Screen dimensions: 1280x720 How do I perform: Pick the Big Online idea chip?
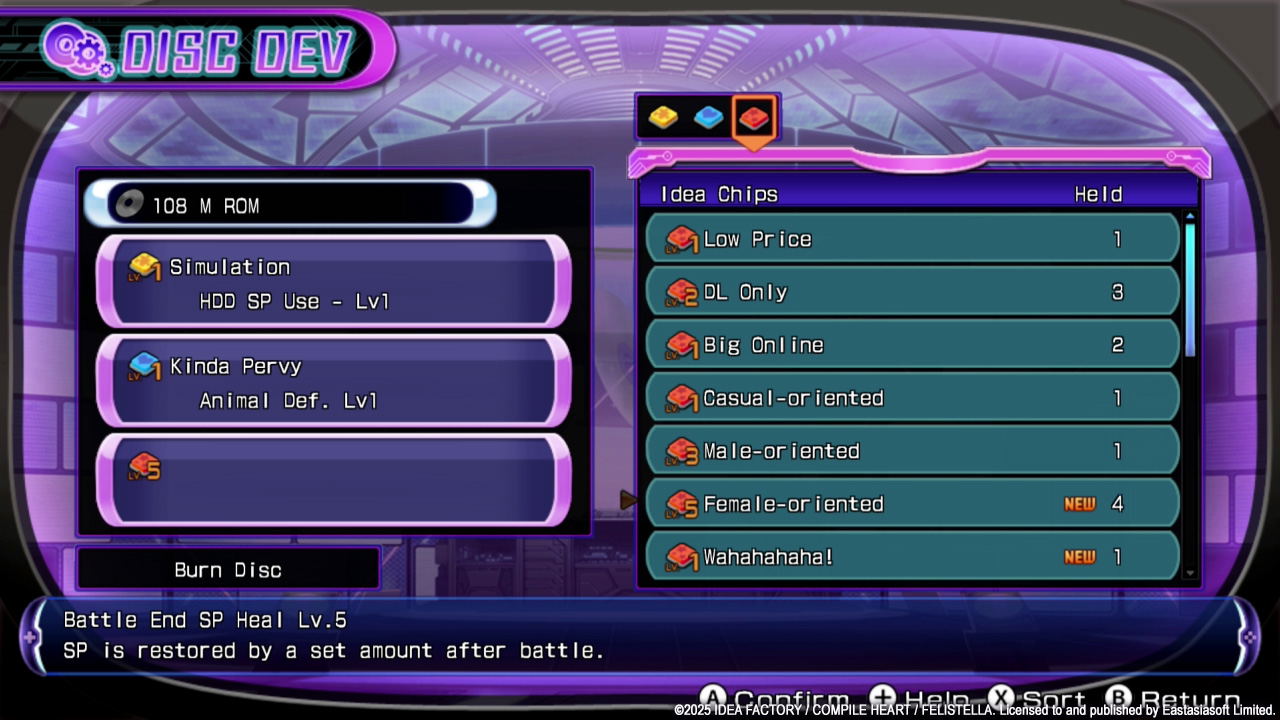click(912, 345)
